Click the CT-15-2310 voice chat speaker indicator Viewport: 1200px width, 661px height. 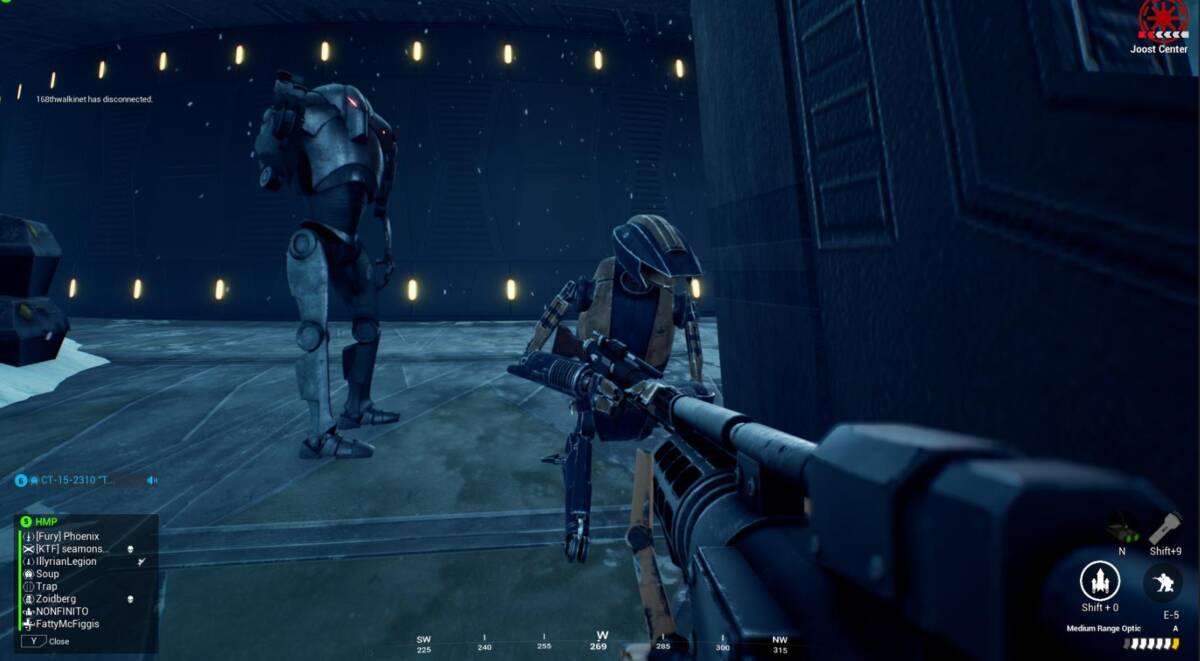(152, 480)
